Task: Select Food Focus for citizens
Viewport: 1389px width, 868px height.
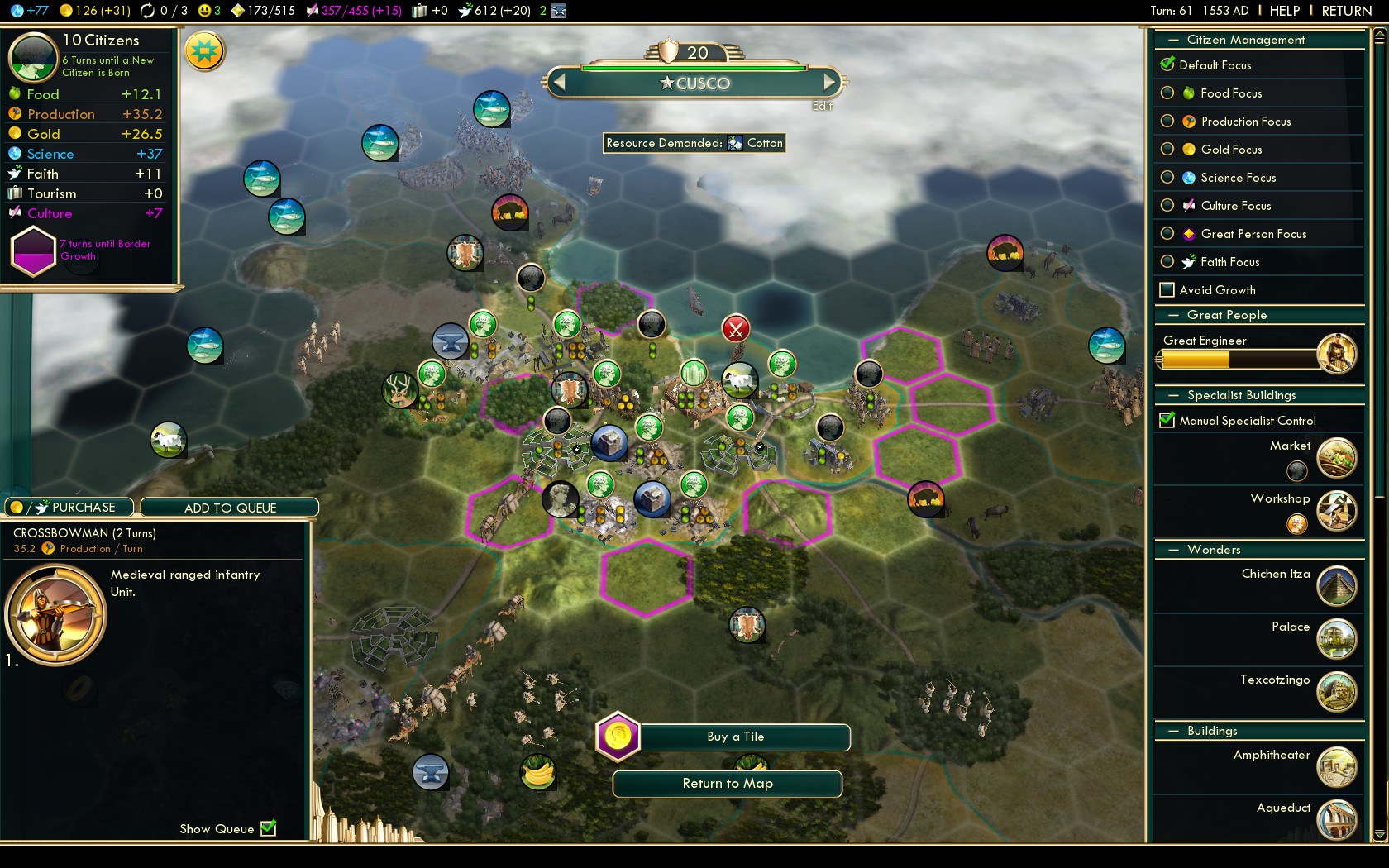Action: (1167, 93)
